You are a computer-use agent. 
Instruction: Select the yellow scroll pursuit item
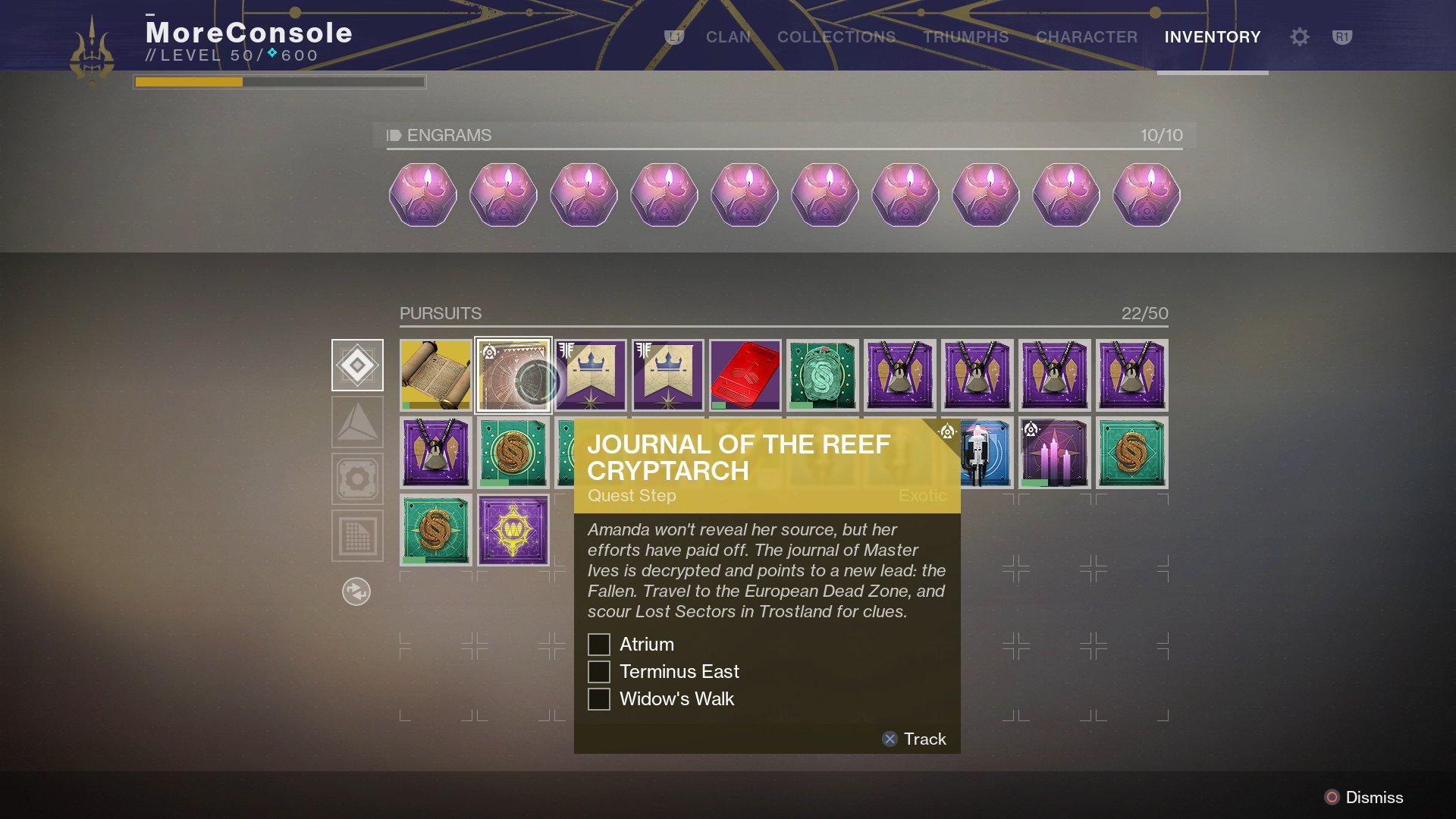pyautogui.click(x=436, y=375)
